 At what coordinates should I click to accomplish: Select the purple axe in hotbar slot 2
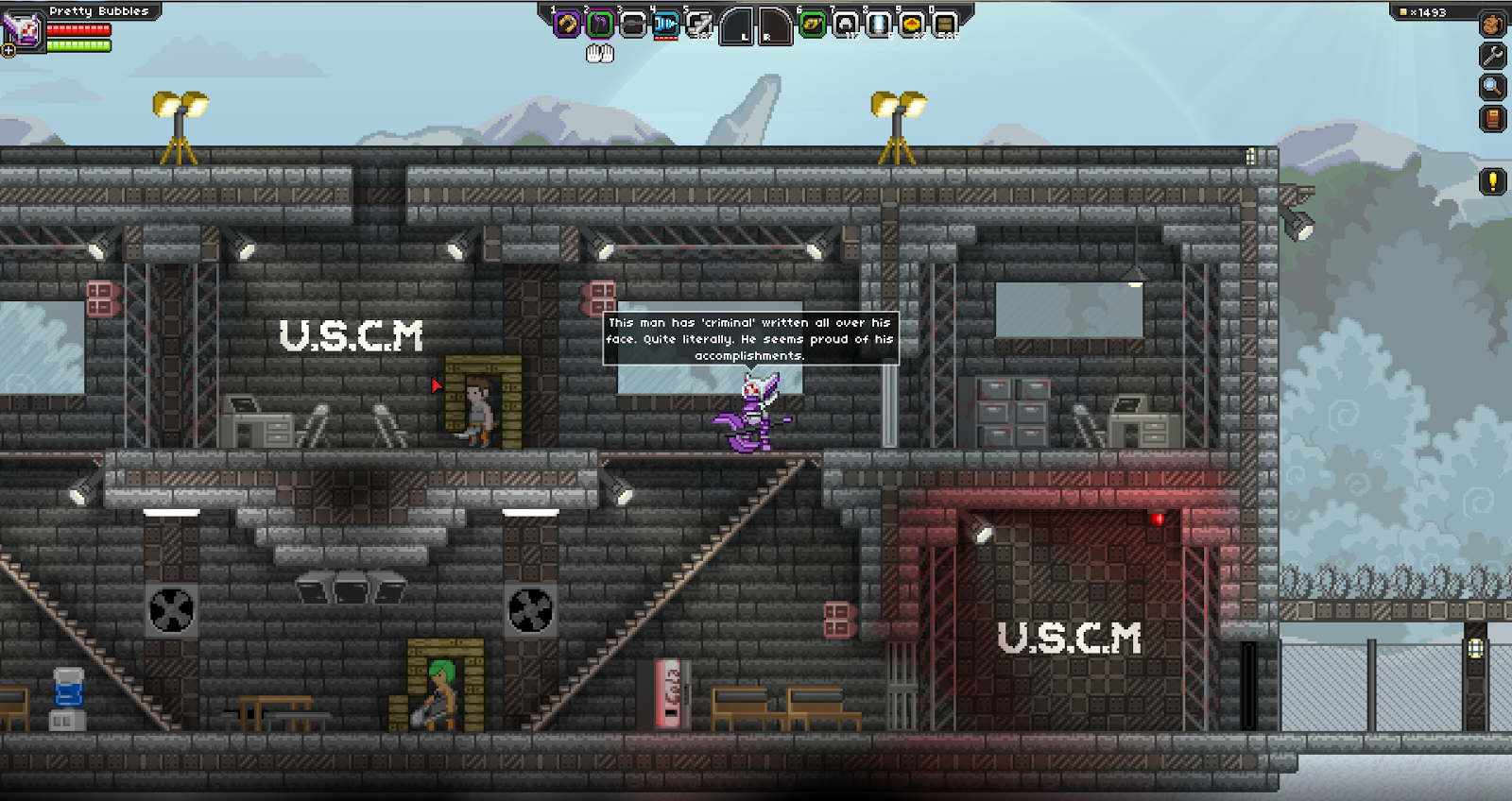point(599,25)
